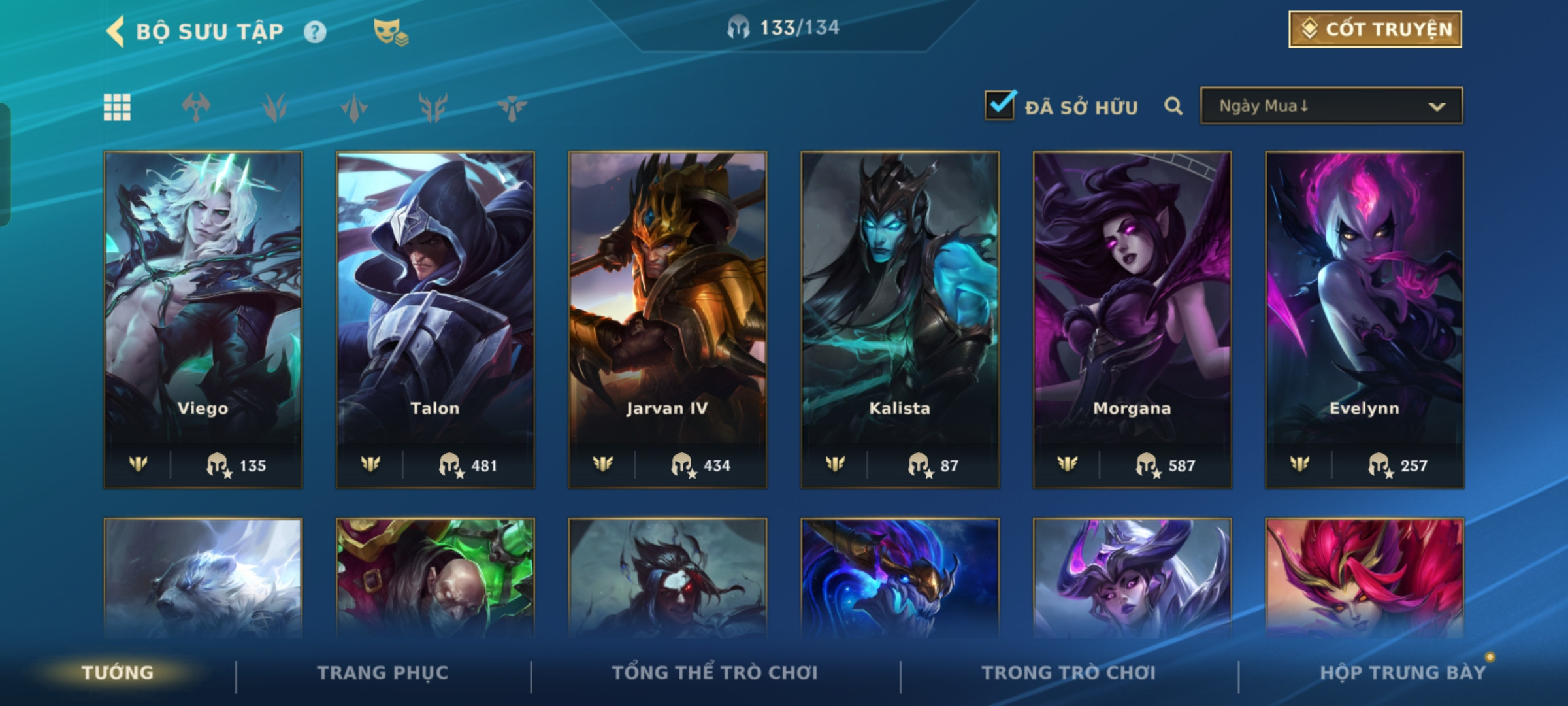Image resolution: width=1568 pixels, height=706 pixels.
Task: Select the Evelynn champion card
Action: [x=1364, y=319]
